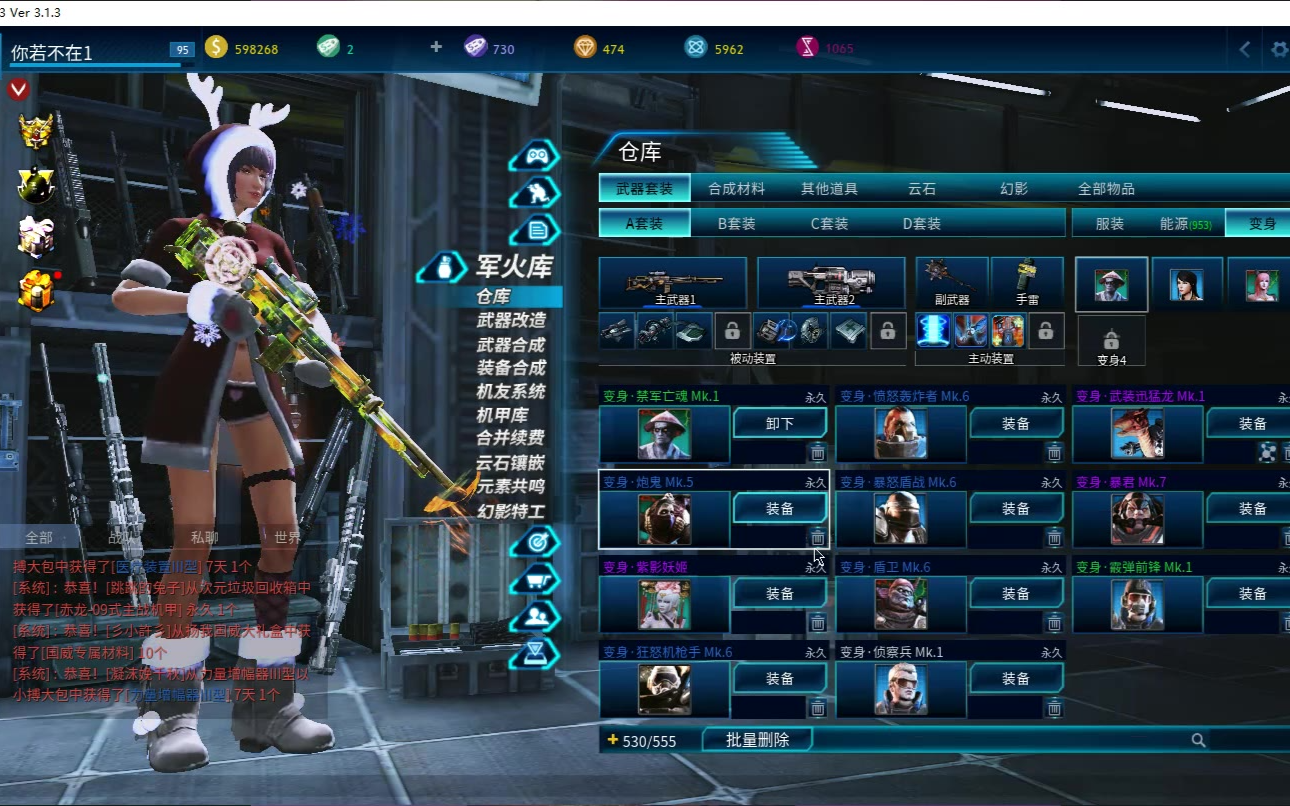
Task: Click the 卸下 button for 禁军亡魂
Action: (x=780, y=424)
